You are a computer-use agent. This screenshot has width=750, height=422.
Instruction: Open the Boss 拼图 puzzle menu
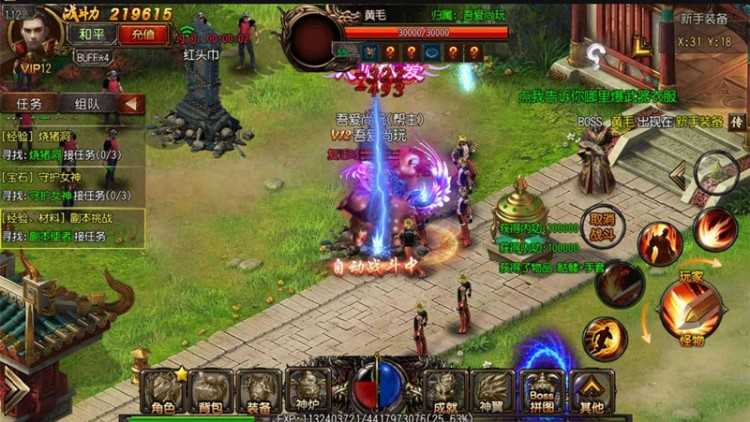tap(542, 391)
